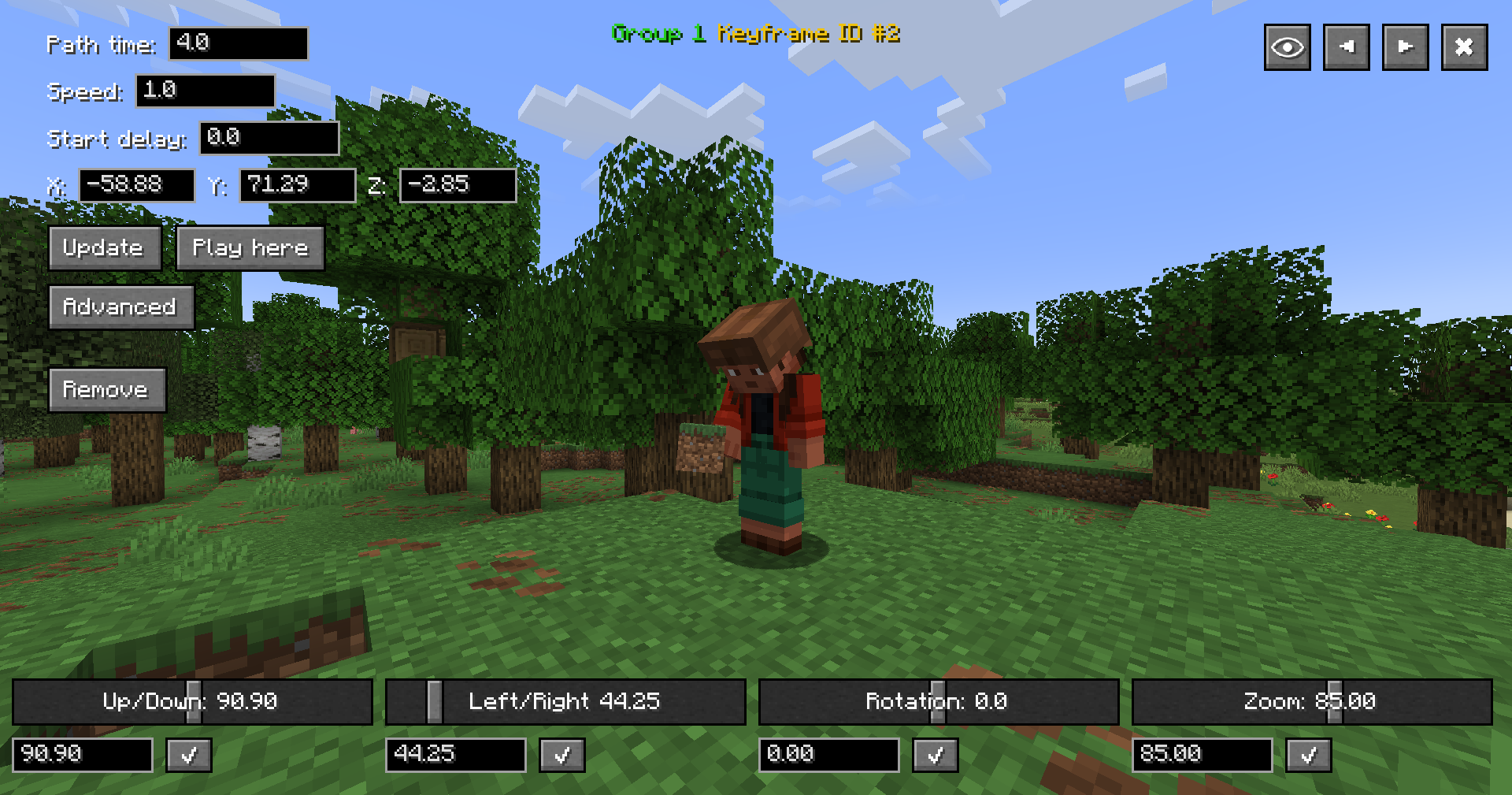Go to the previous keyframe arrow
1512x795 pixels.
1346,46
